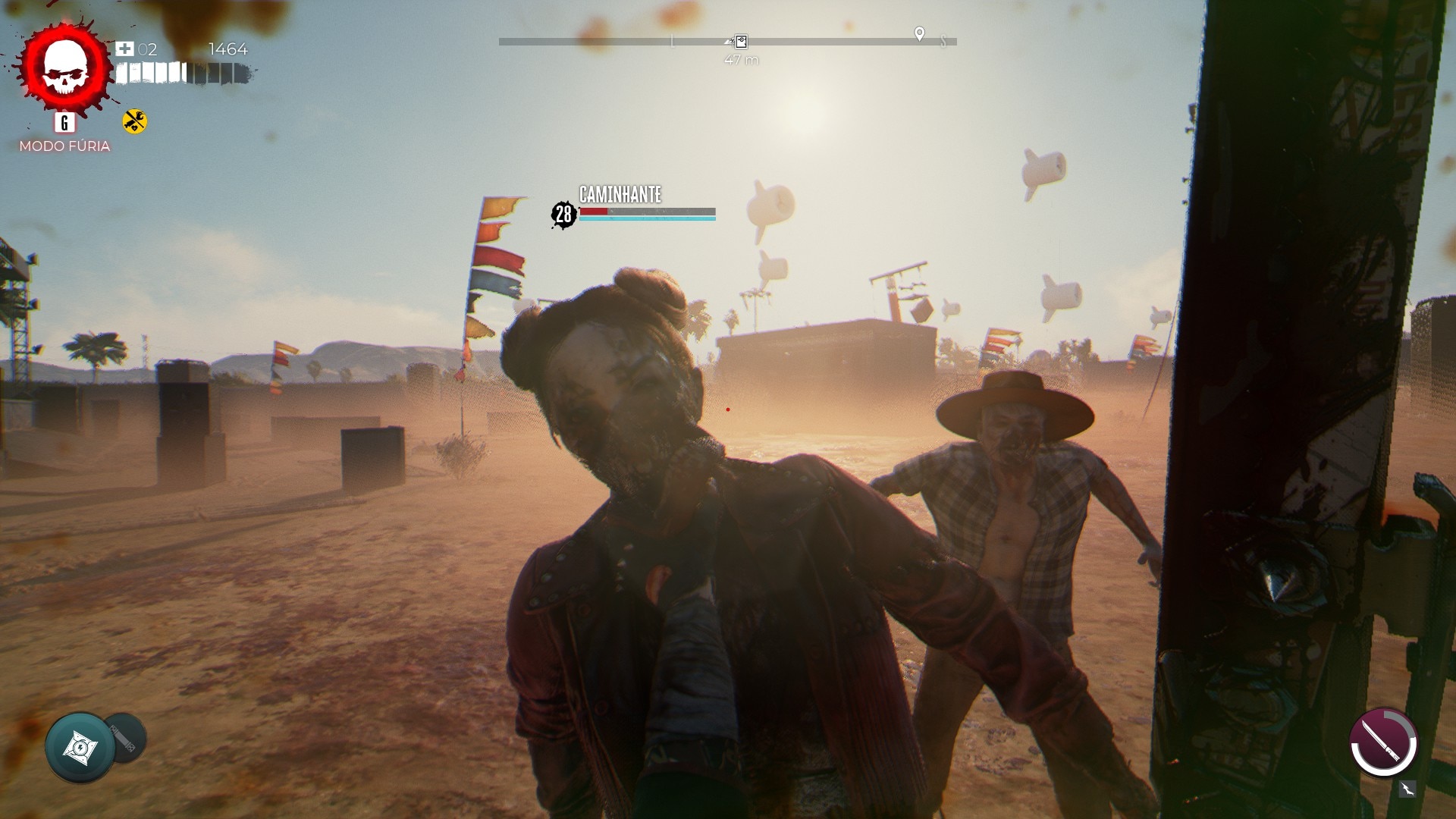Click the lightning weapon perk icon
The image size is (1456, 819).
(x=1407, y=789)
